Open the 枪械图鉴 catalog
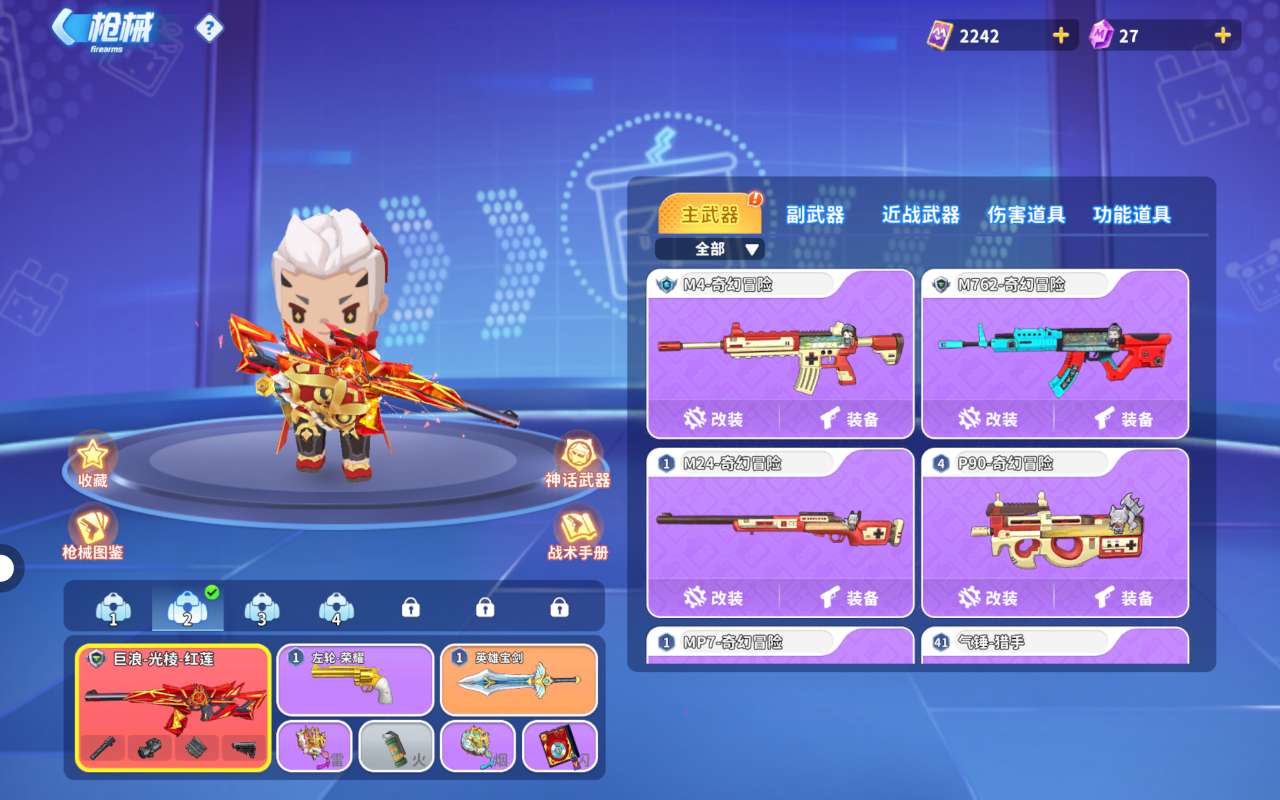This screenshot has width=1280, height=800. click(x=92, y=532)
